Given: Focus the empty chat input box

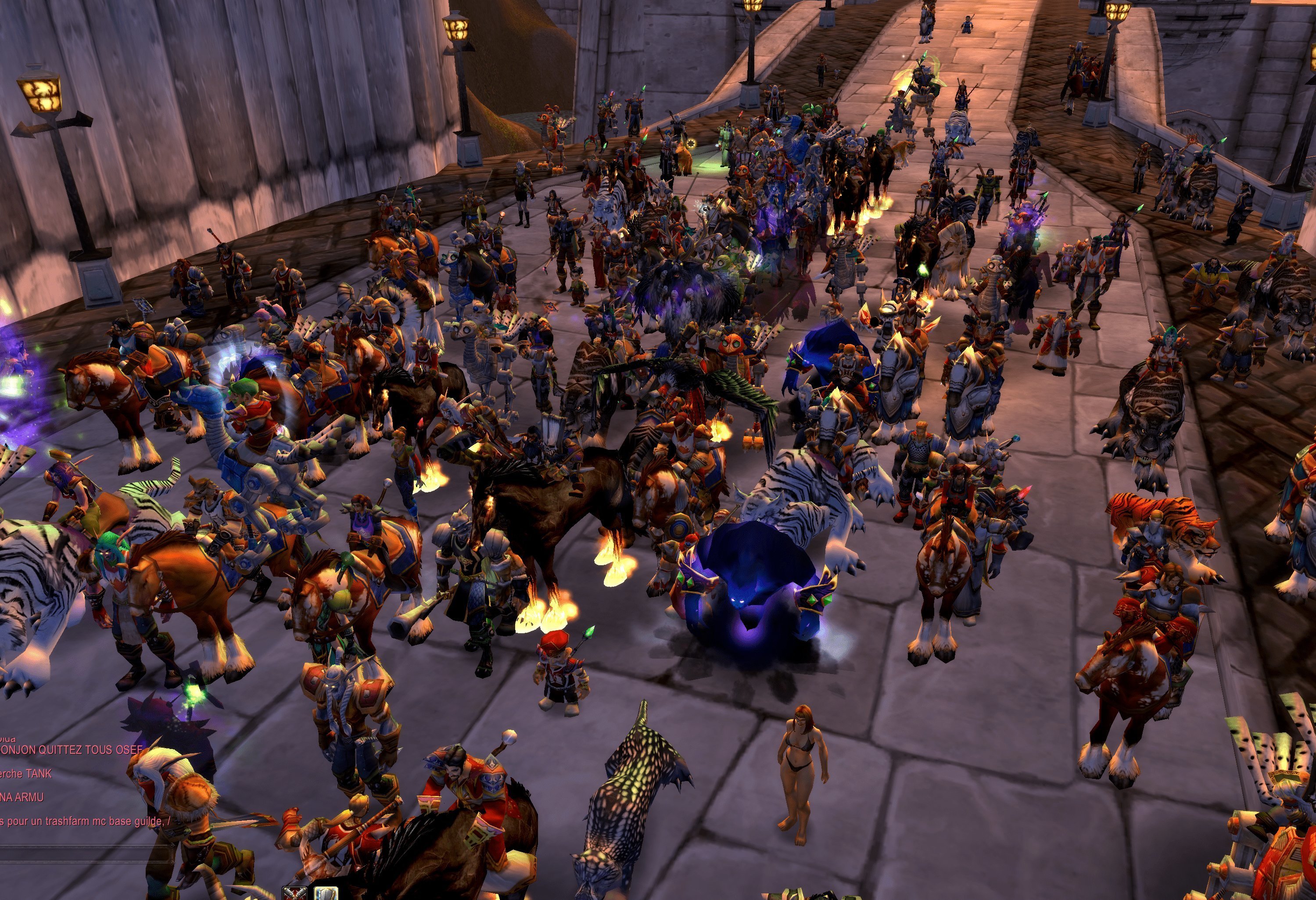Looking at the screenshot, I should point(85,854).
